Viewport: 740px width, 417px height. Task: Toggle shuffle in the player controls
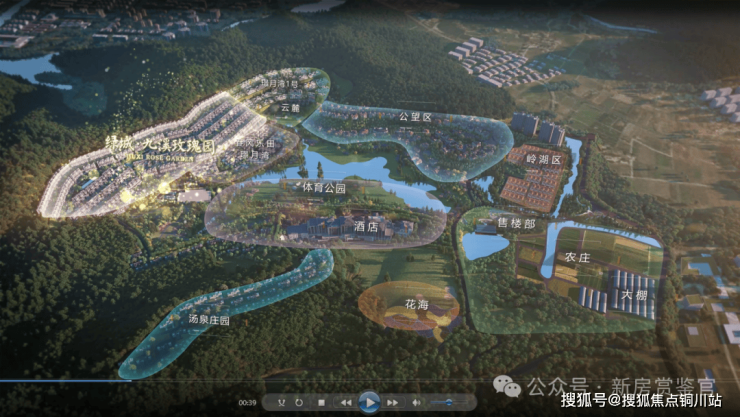click(281, 403)
